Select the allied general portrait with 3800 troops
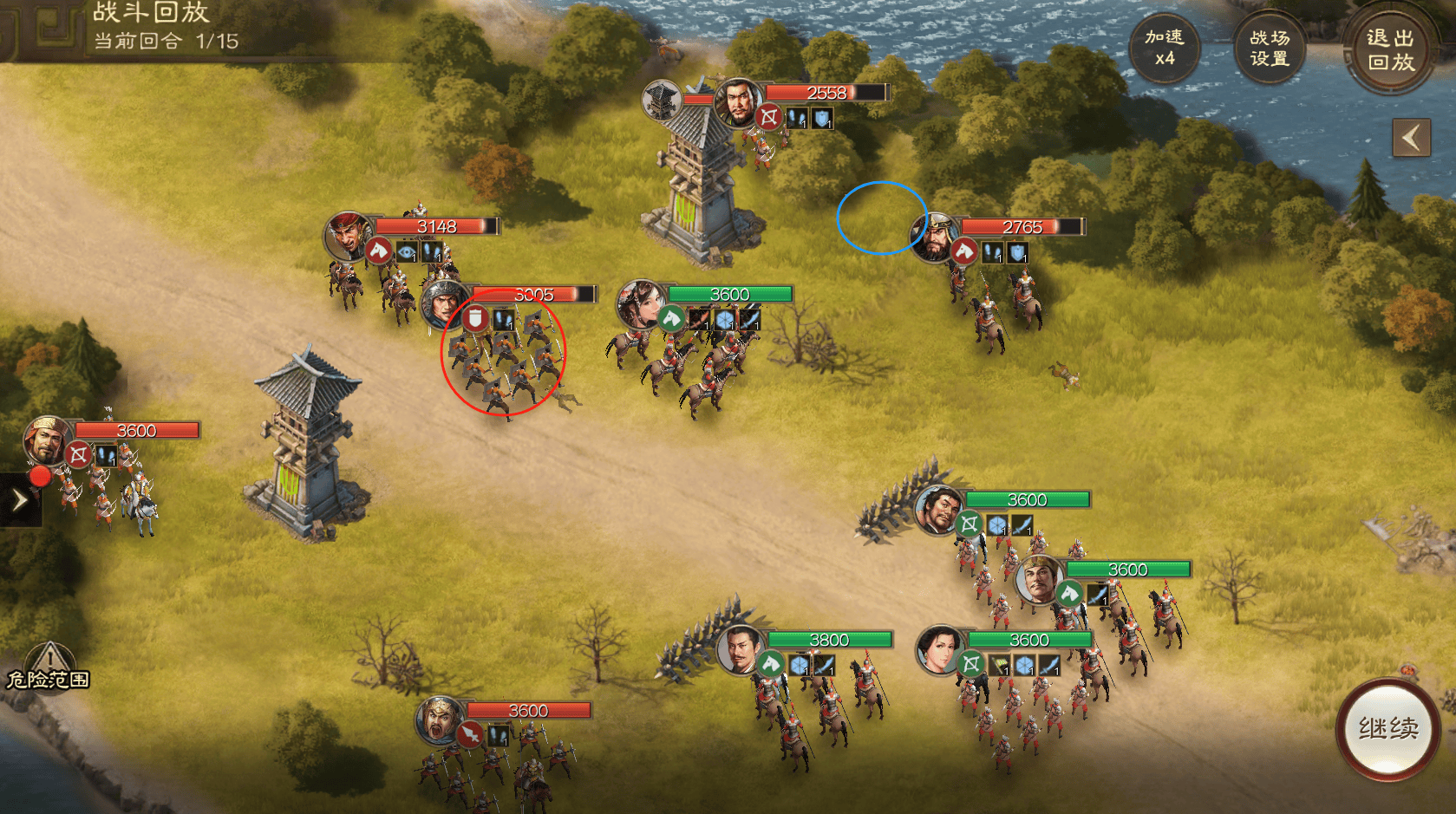The image size is (1456, 814). pyautogui.click(x=741, y=649)
